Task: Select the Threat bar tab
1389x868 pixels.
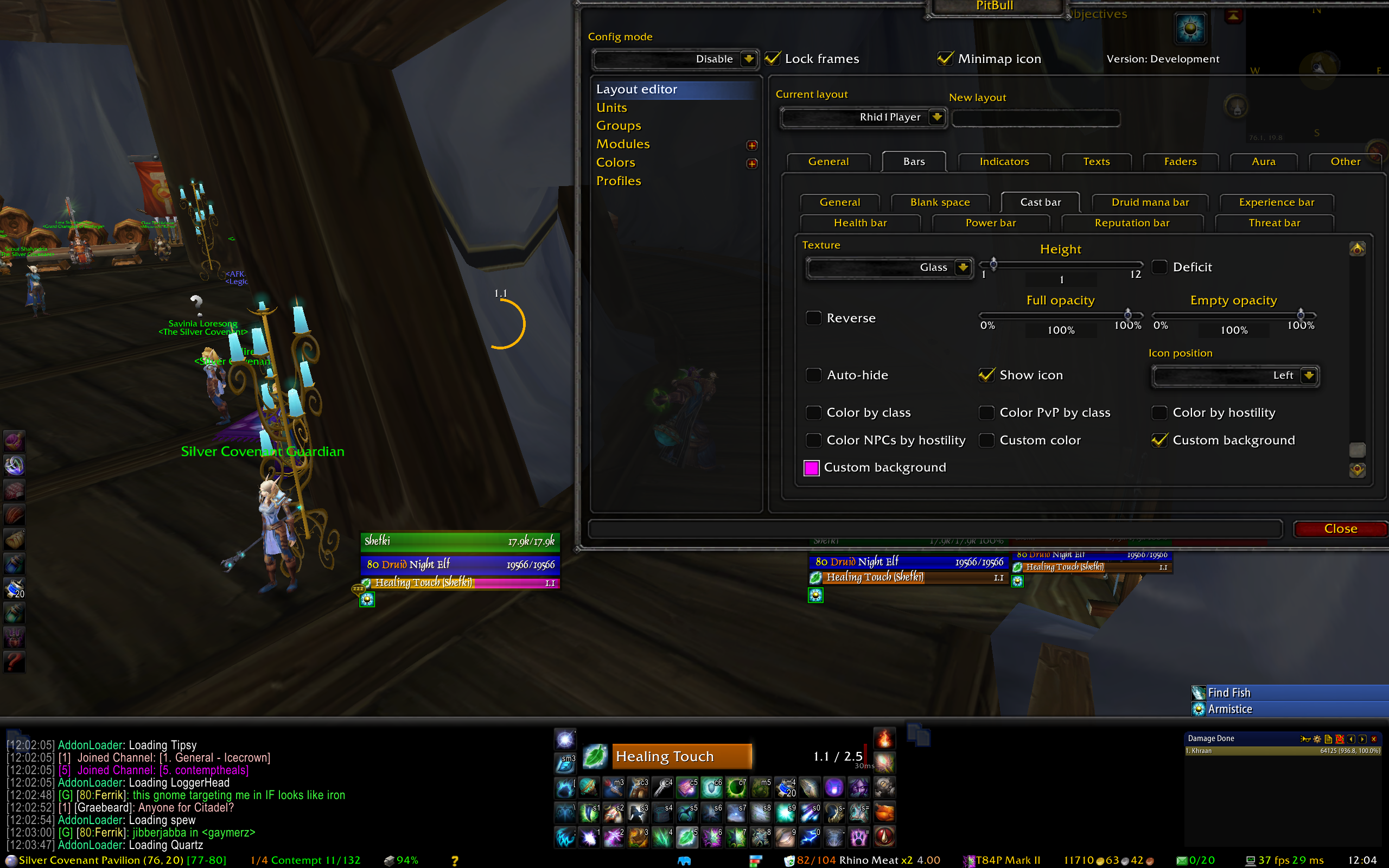Action: (x=1274, y=223)
